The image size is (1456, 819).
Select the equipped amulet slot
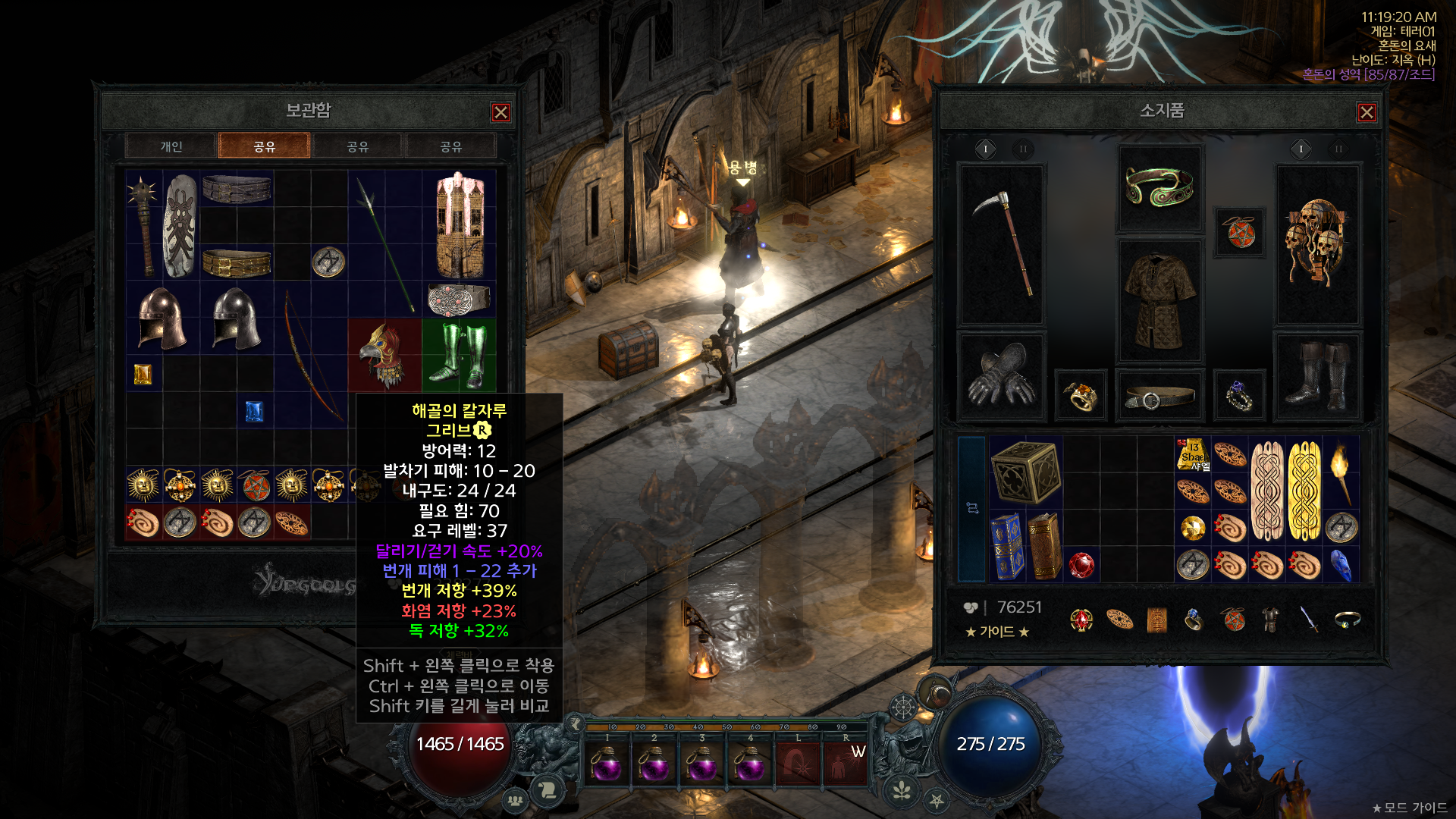click(x=1238, y=232)
